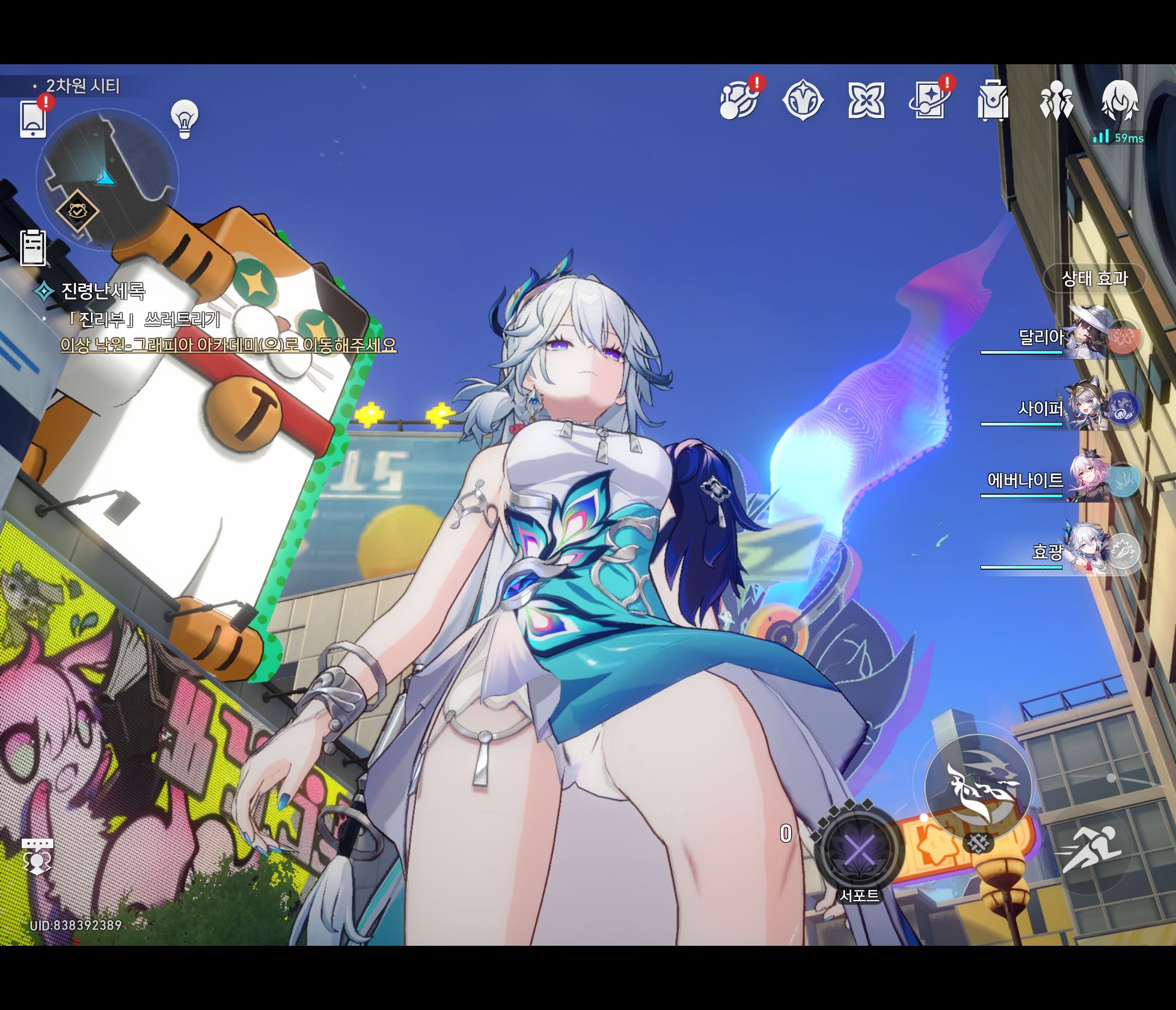
Task: Open the lightbulb tutorial hints
Action: [x=185, y=119]
